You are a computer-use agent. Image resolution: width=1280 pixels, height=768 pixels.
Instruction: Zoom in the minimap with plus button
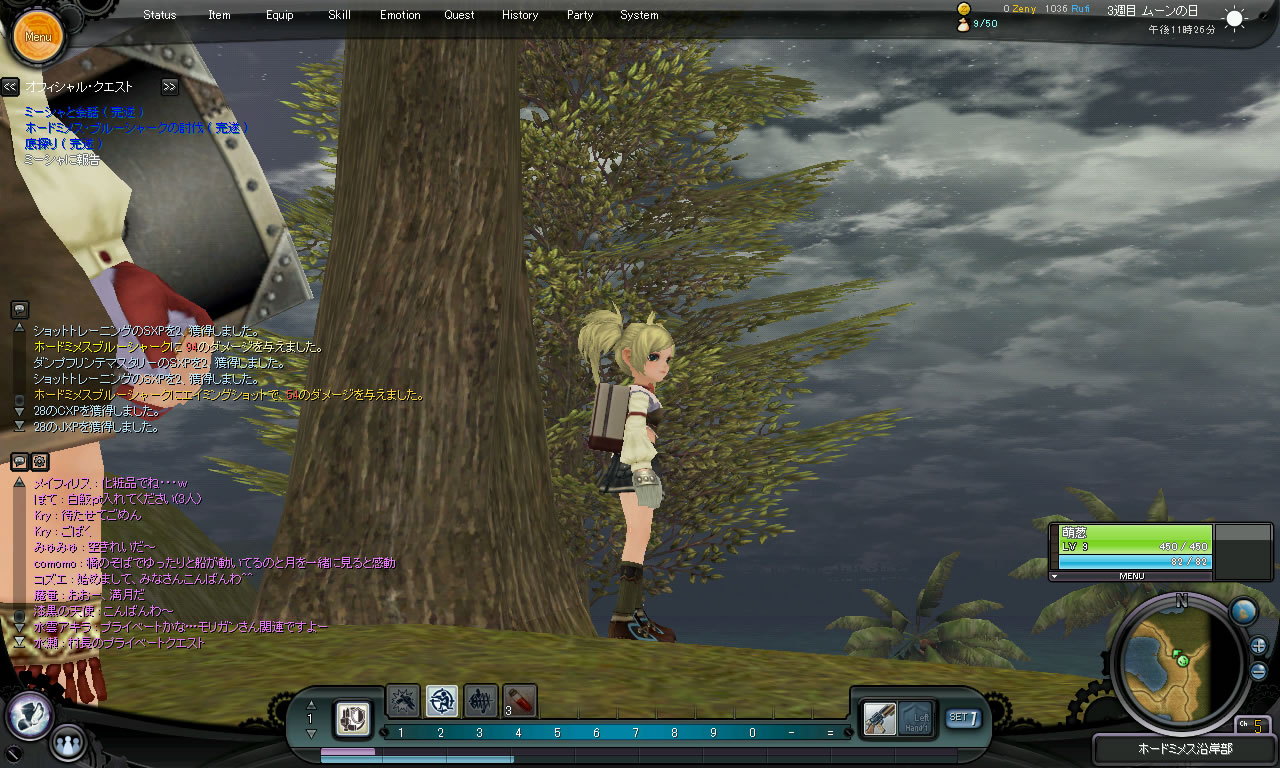pyautogui.click(x=1259, y=646)
